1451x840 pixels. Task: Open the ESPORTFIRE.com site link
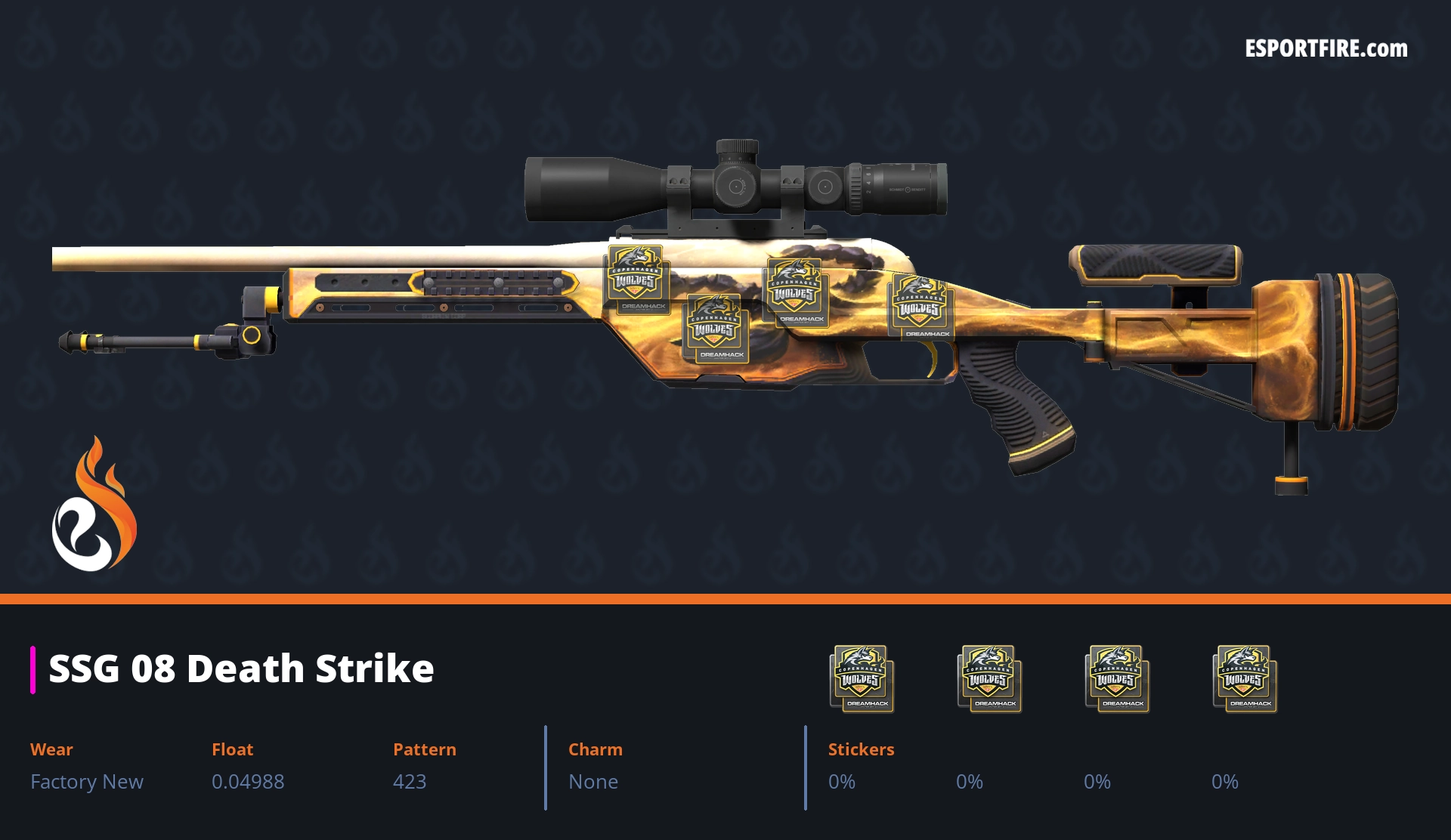tap(1326, 49)
